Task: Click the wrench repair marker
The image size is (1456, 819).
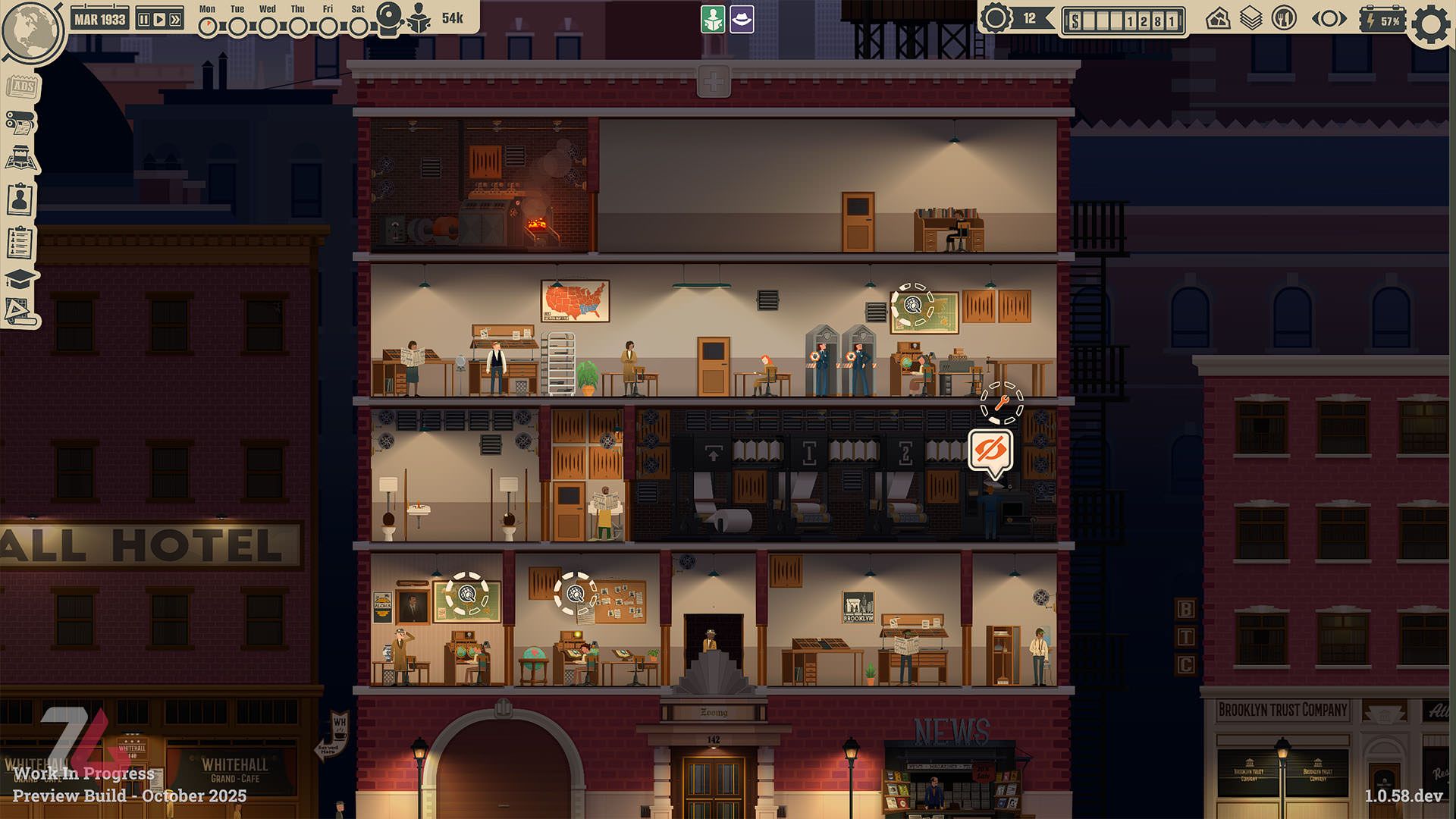Action: [1002, 403]
